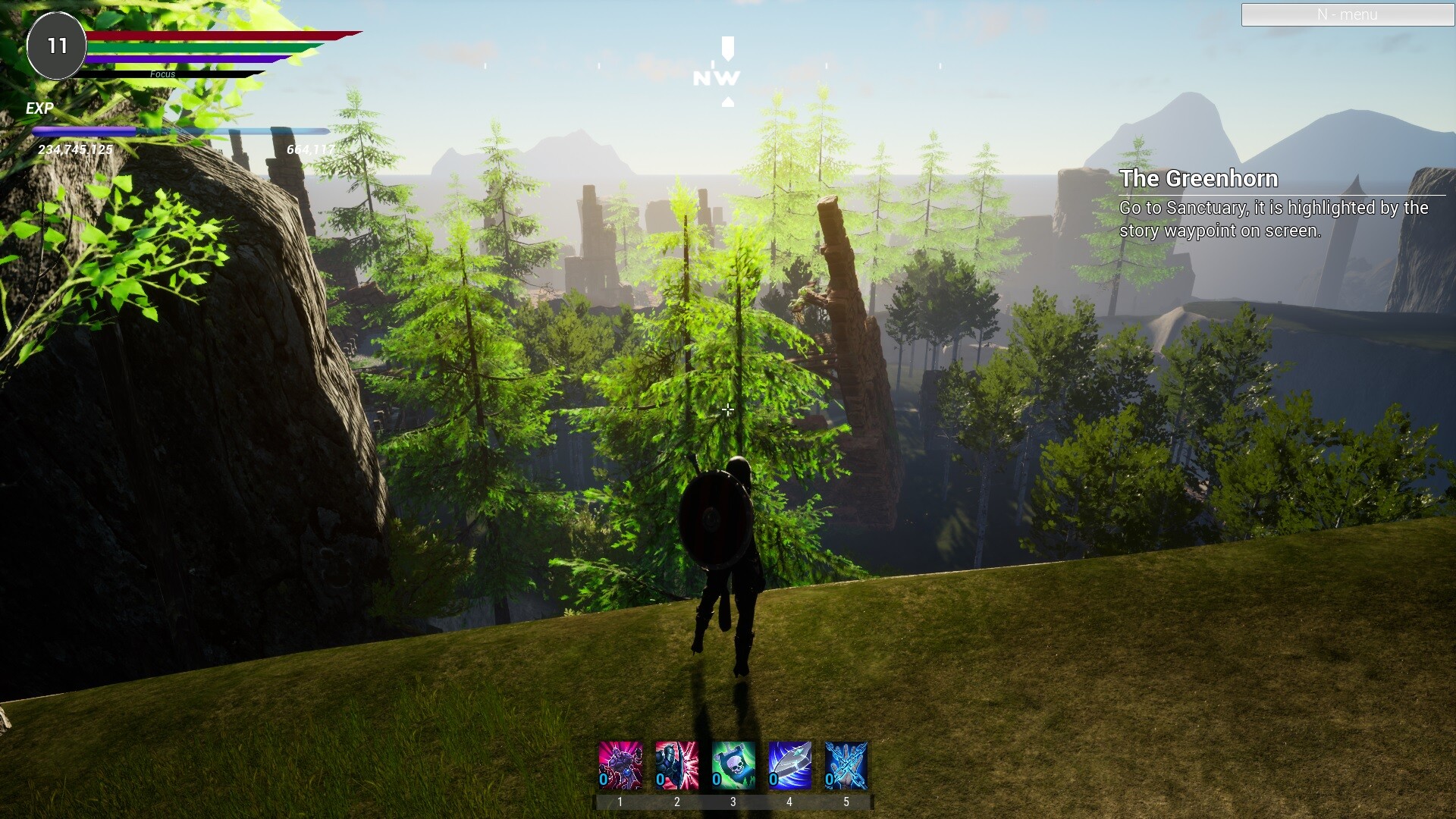Click the EXP label on the left side
1456x819 pixels.
[39, 108]
